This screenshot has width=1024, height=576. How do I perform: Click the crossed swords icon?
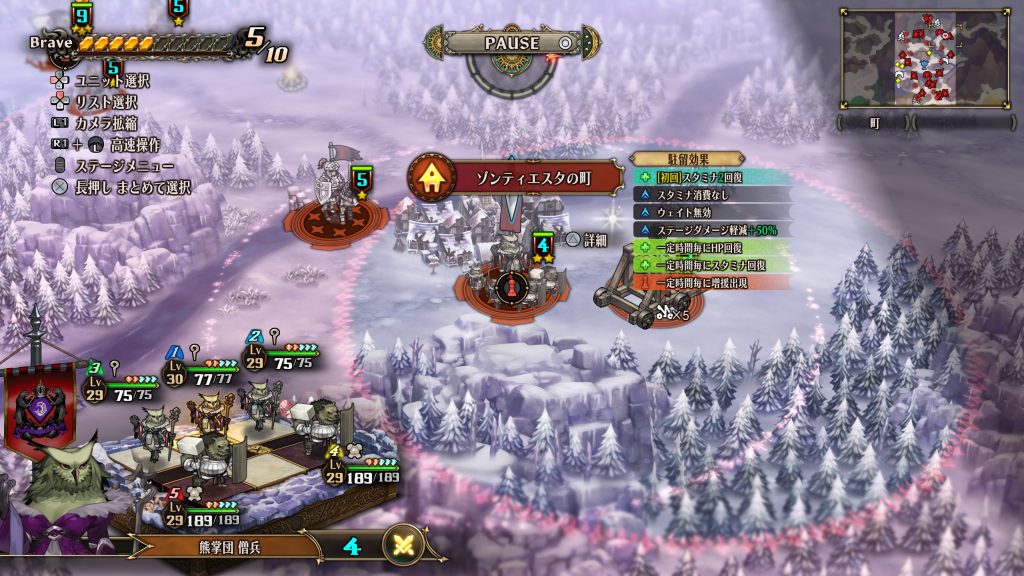(x=406, y=546)
